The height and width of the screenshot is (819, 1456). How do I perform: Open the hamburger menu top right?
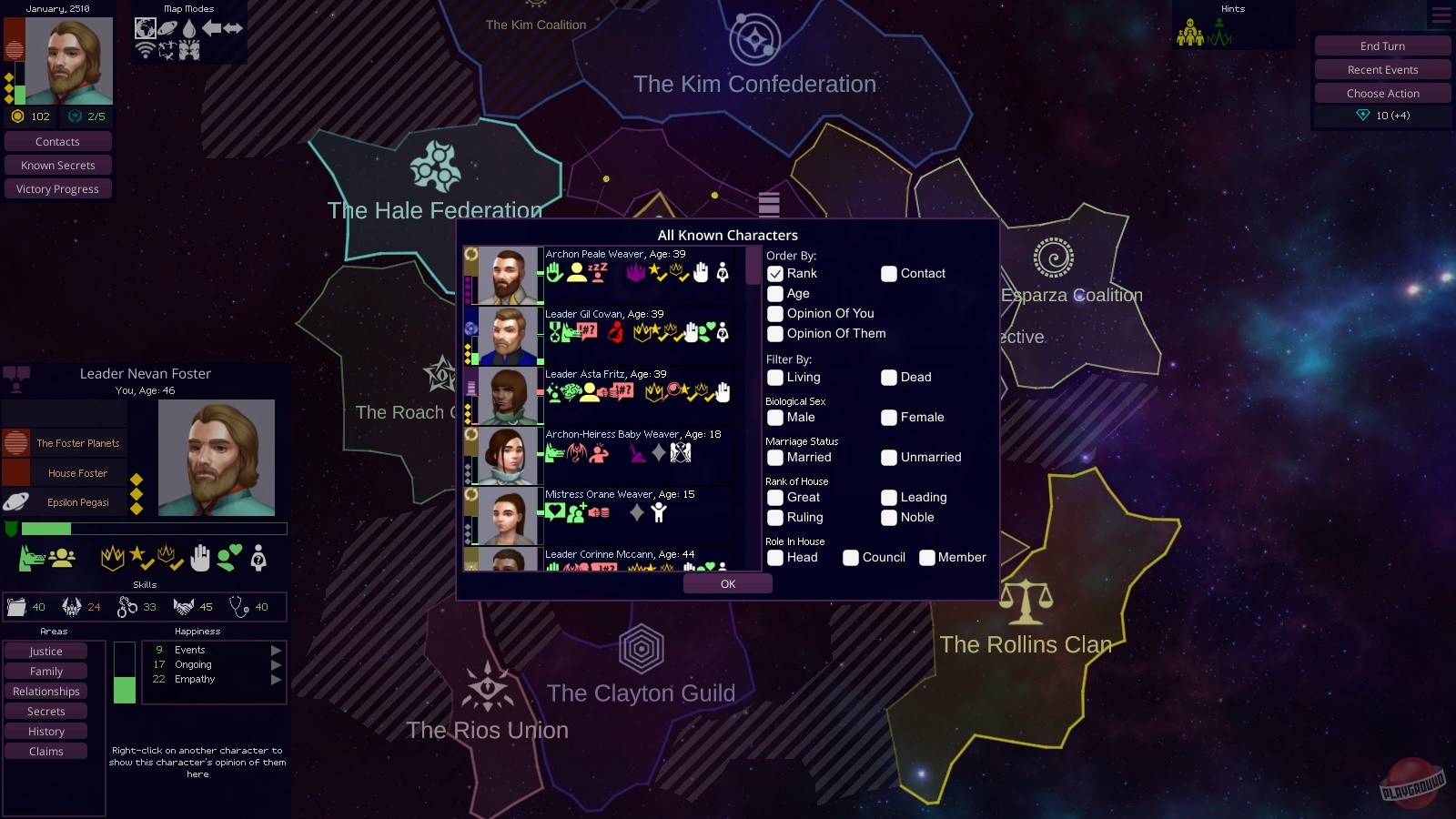1440,15
